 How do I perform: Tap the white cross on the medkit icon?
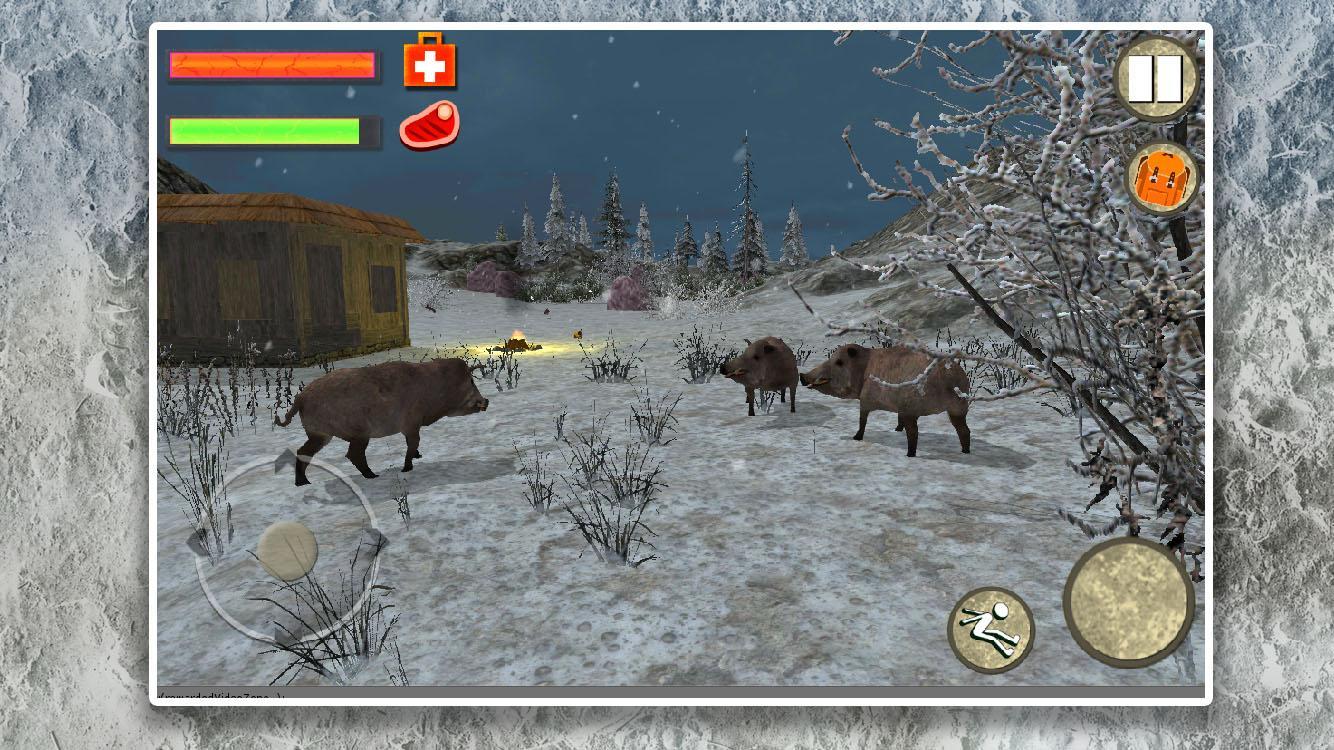[x=430, y=66]
